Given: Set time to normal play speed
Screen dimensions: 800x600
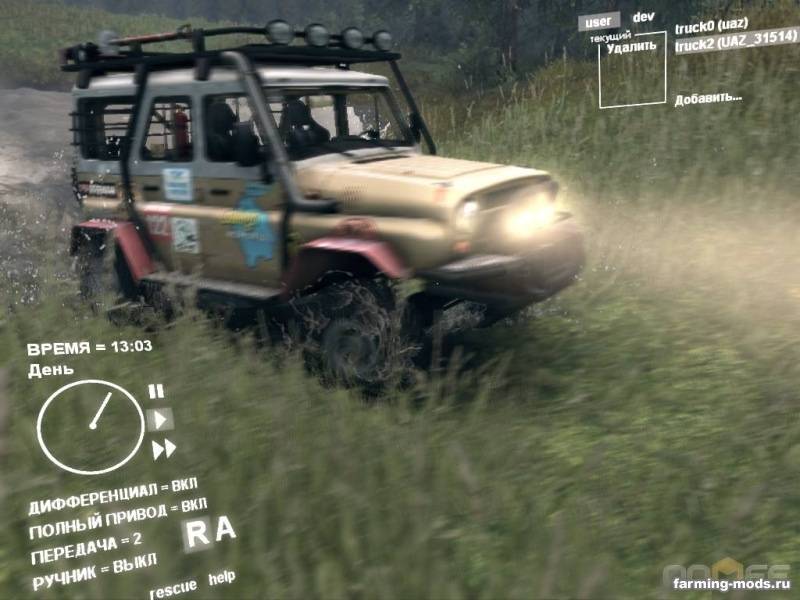Looking at the screenshot, I should [x=160, y=419].
